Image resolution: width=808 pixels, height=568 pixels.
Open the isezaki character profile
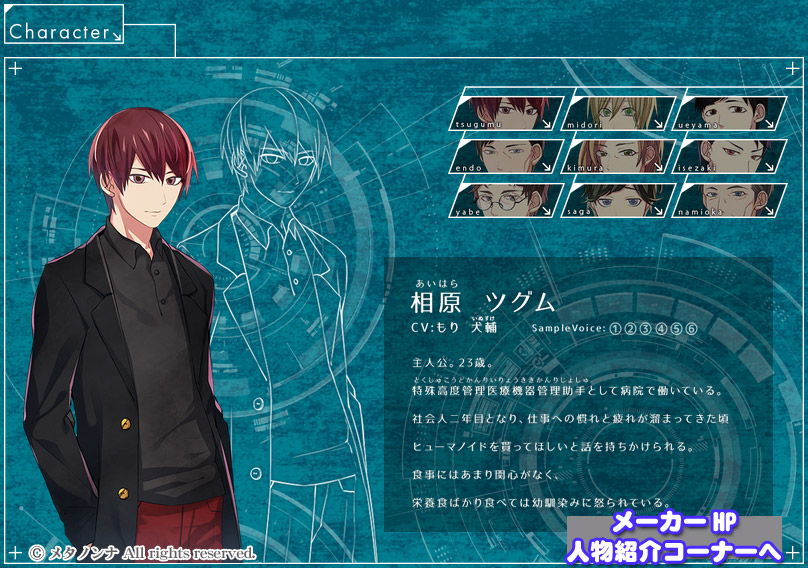coord(724,156)
